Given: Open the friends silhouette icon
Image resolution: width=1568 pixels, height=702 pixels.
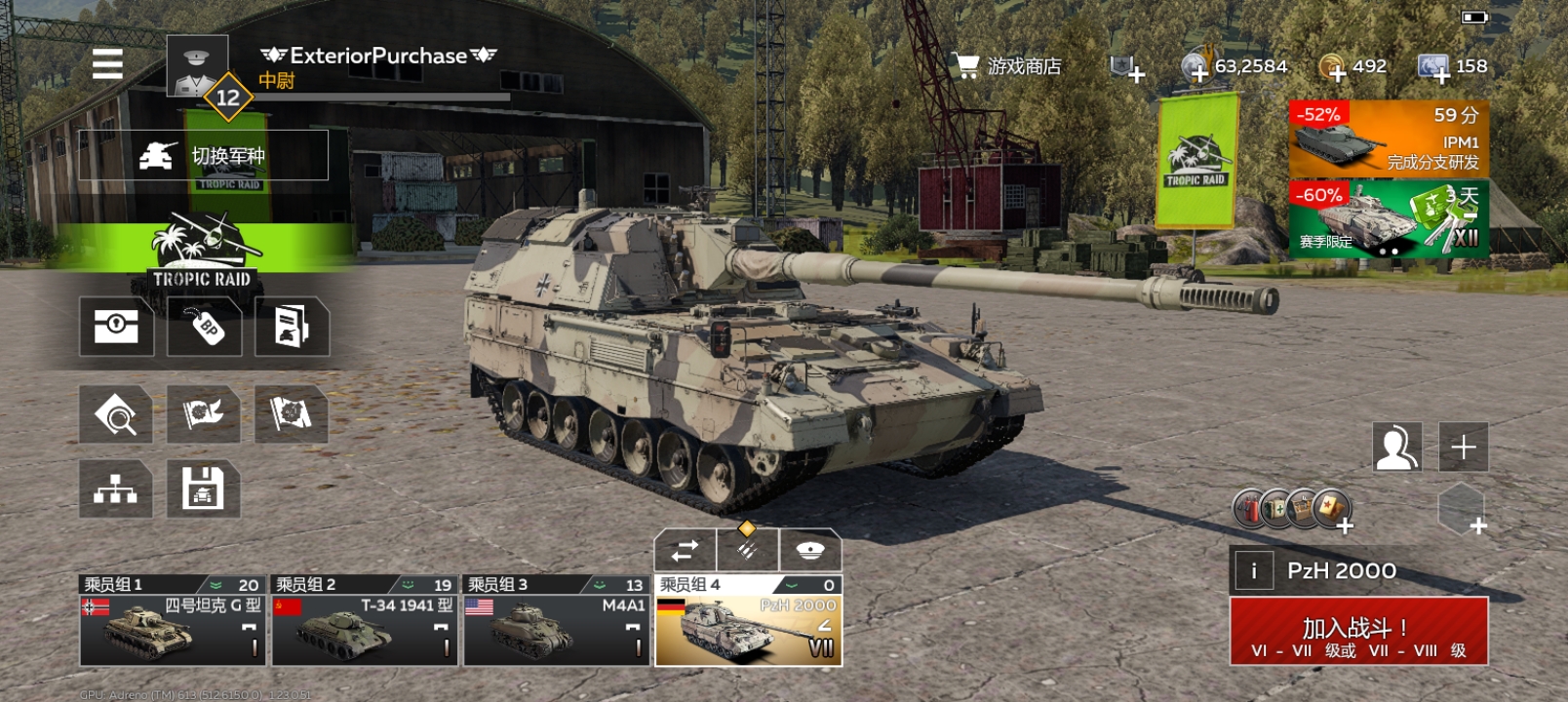Looking at the screenshot, I should pos(1396,448).
